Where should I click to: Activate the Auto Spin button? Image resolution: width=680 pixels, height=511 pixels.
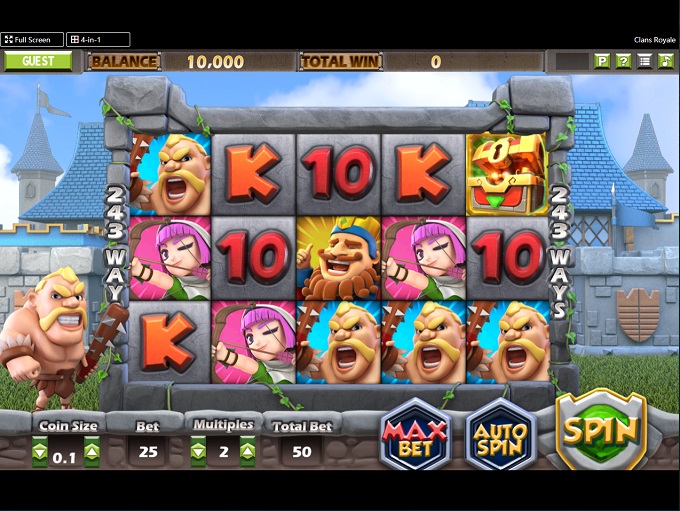point(501,433)
